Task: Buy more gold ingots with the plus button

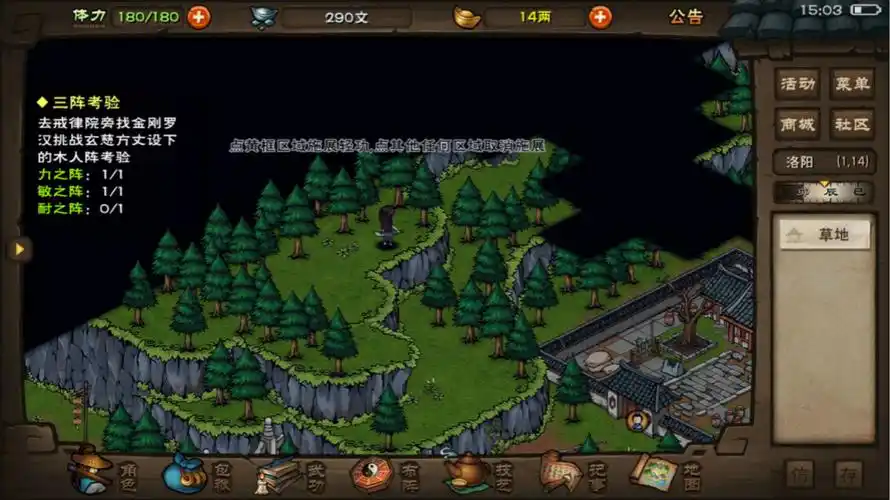Action: click(x=600, y=17)
